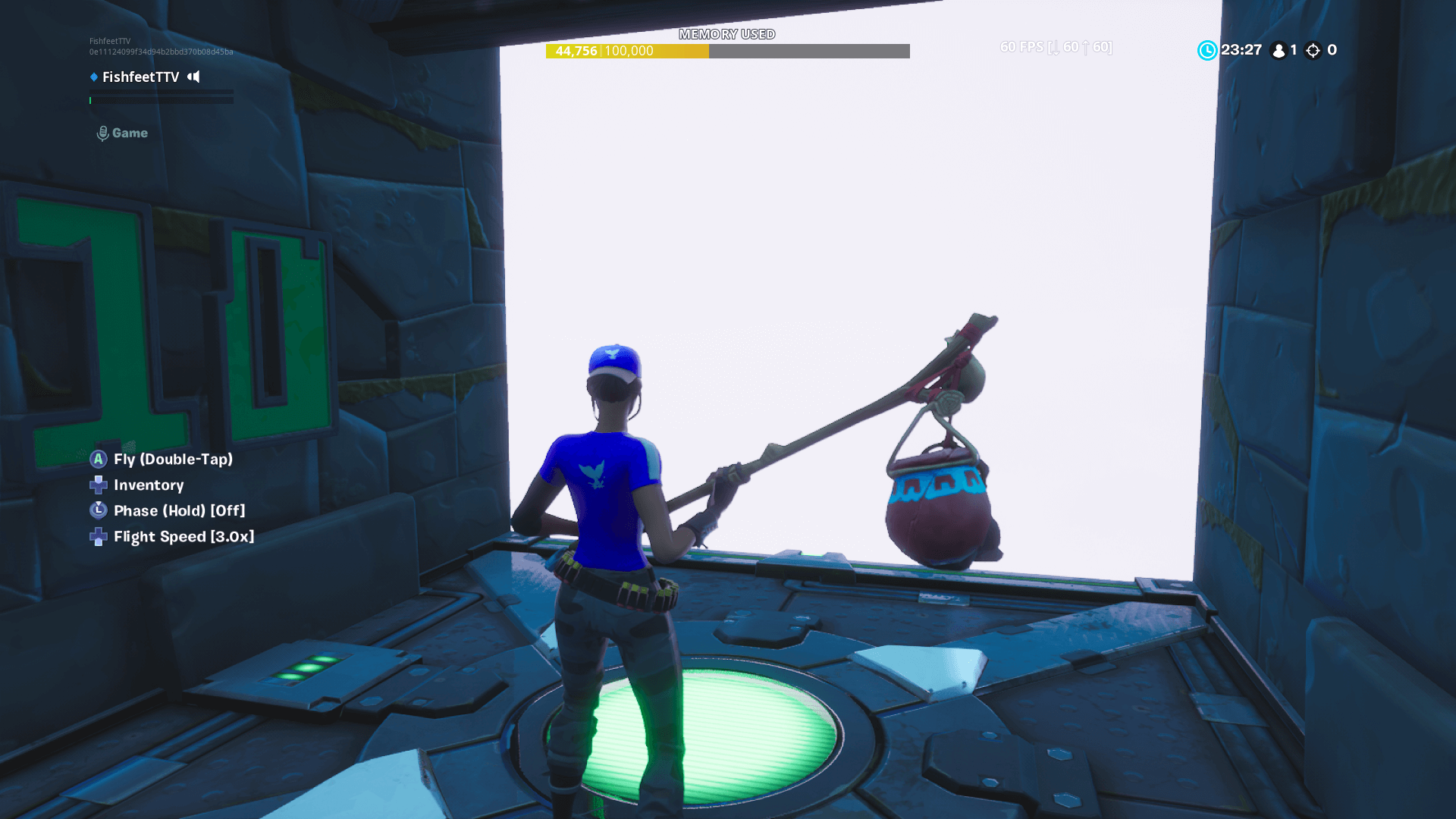Toggle Phase mode from Off to On
Viewport: 1456px width, 819px height.
coord(179,510)
